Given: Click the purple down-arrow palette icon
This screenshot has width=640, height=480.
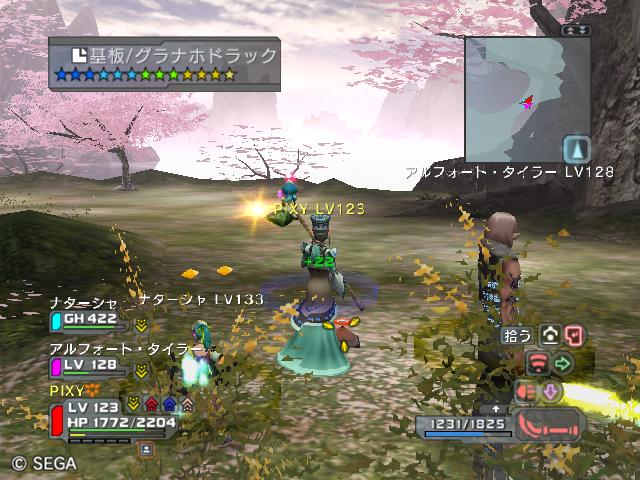Looking at the screenshot, I should tap(550, 391).
